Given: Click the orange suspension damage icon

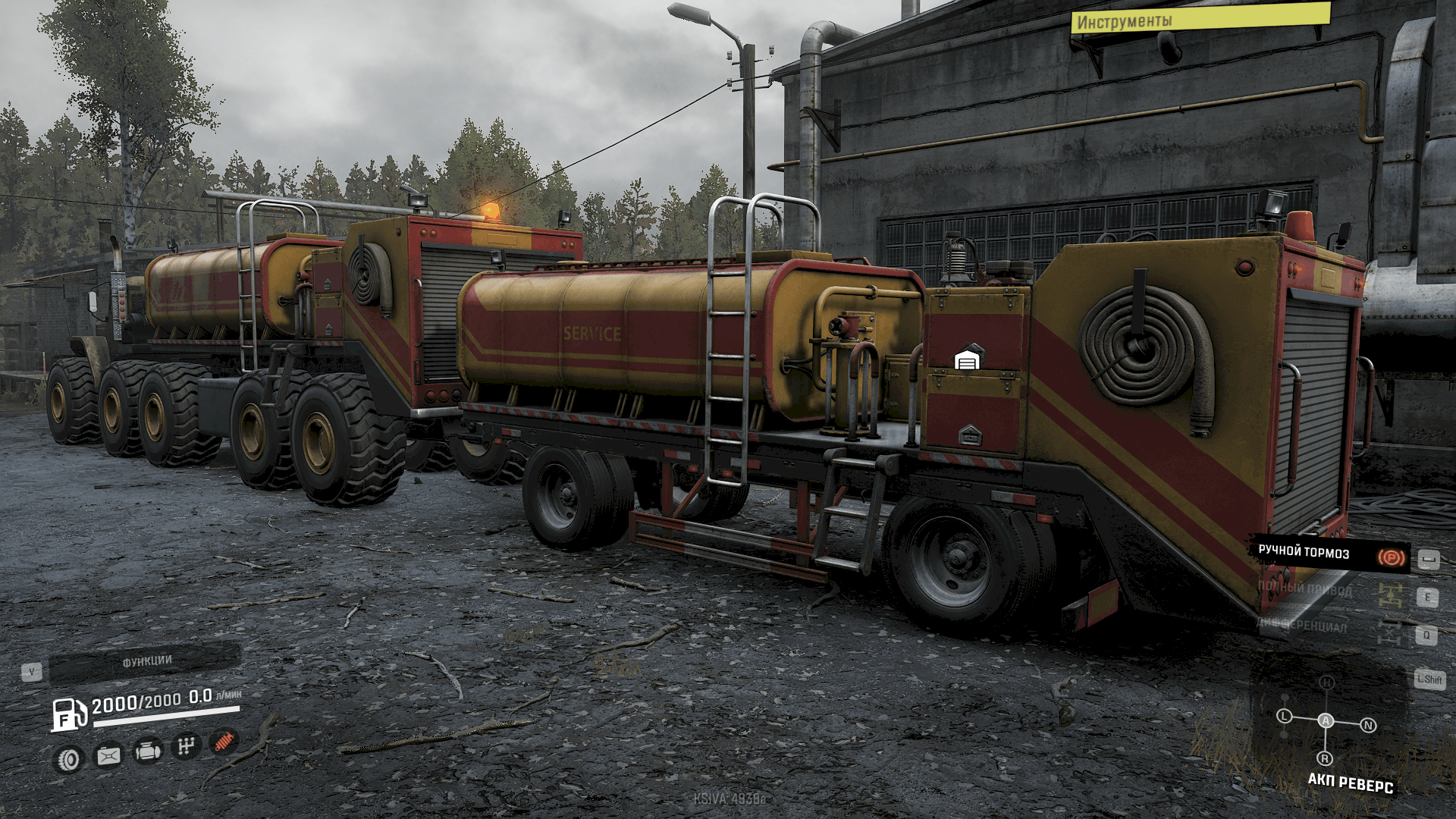Looking at the screenshot, I should (223, 742).
